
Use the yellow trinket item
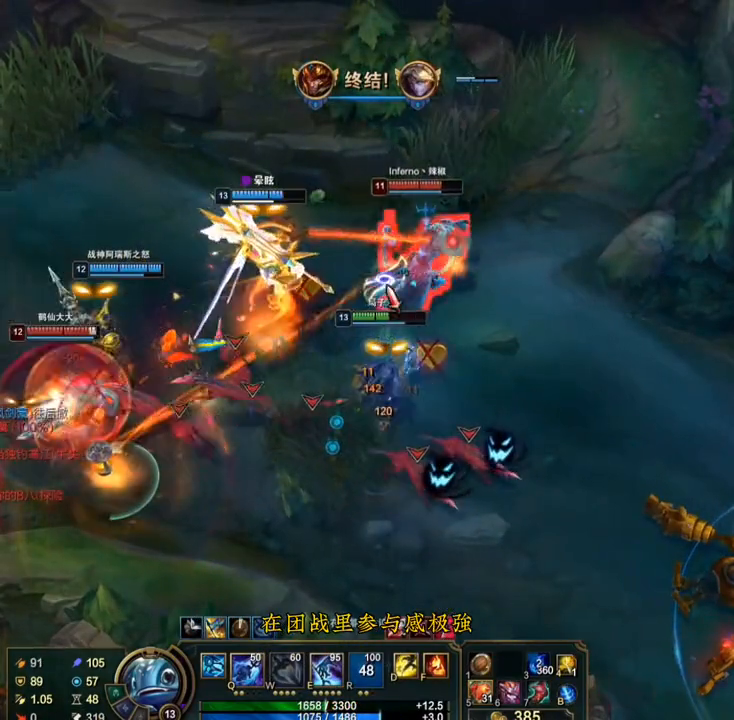point(567,666)
